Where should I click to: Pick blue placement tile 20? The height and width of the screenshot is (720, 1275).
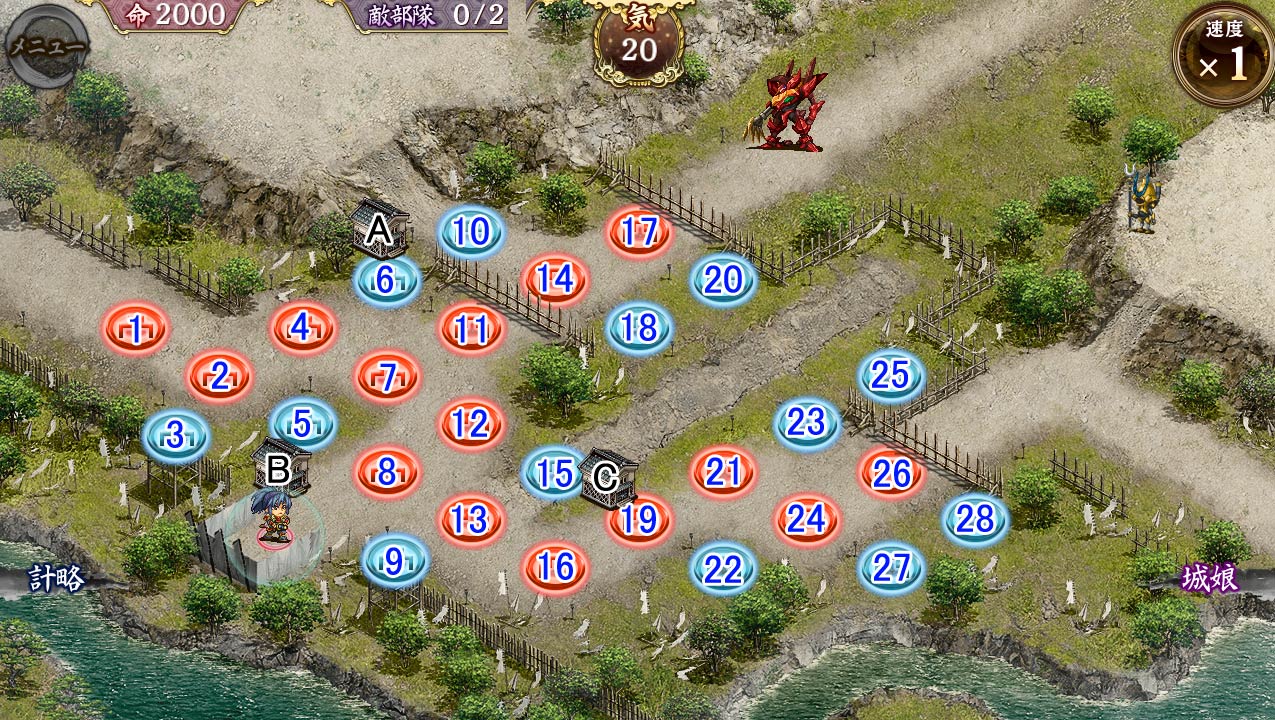coord(723,280)
